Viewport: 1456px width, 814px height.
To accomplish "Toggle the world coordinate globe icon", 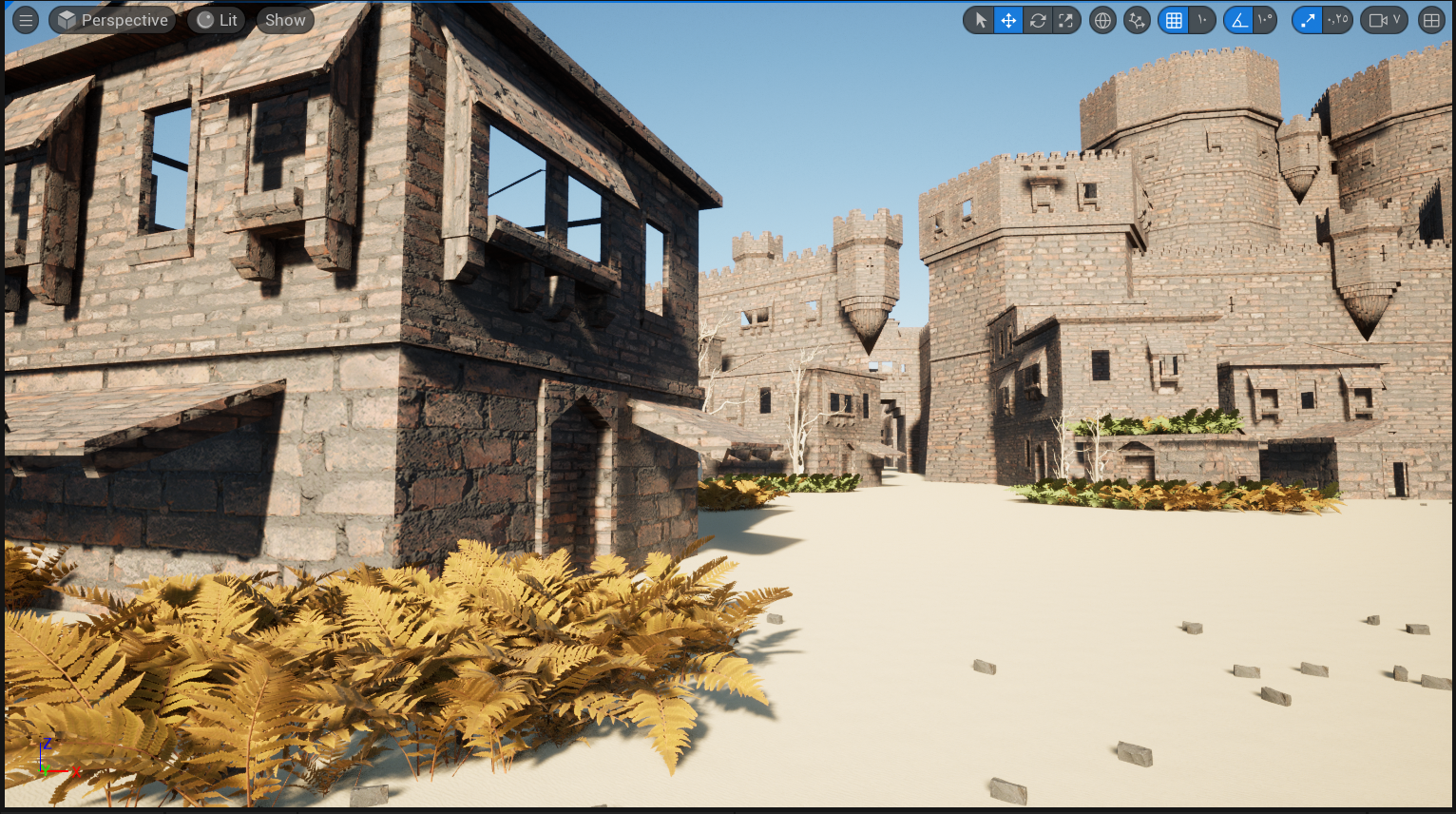I will (x=1102, y=20).
